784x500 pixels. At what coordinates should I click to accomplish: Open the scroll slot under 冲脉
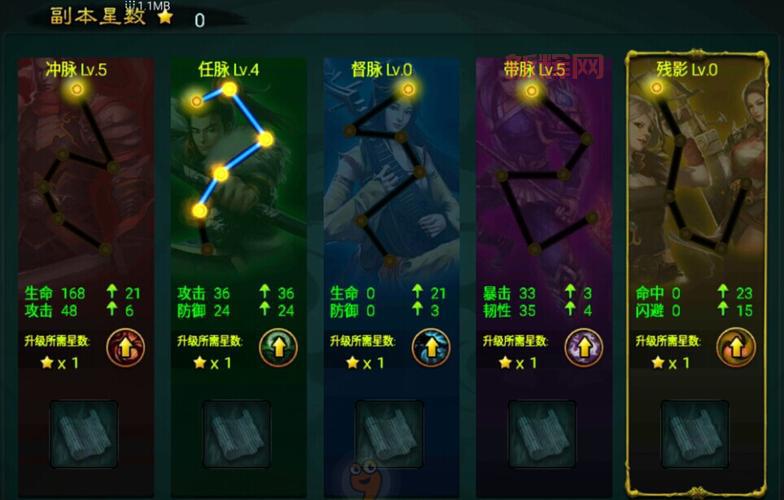pyautogui.click(x=84, y=434)
